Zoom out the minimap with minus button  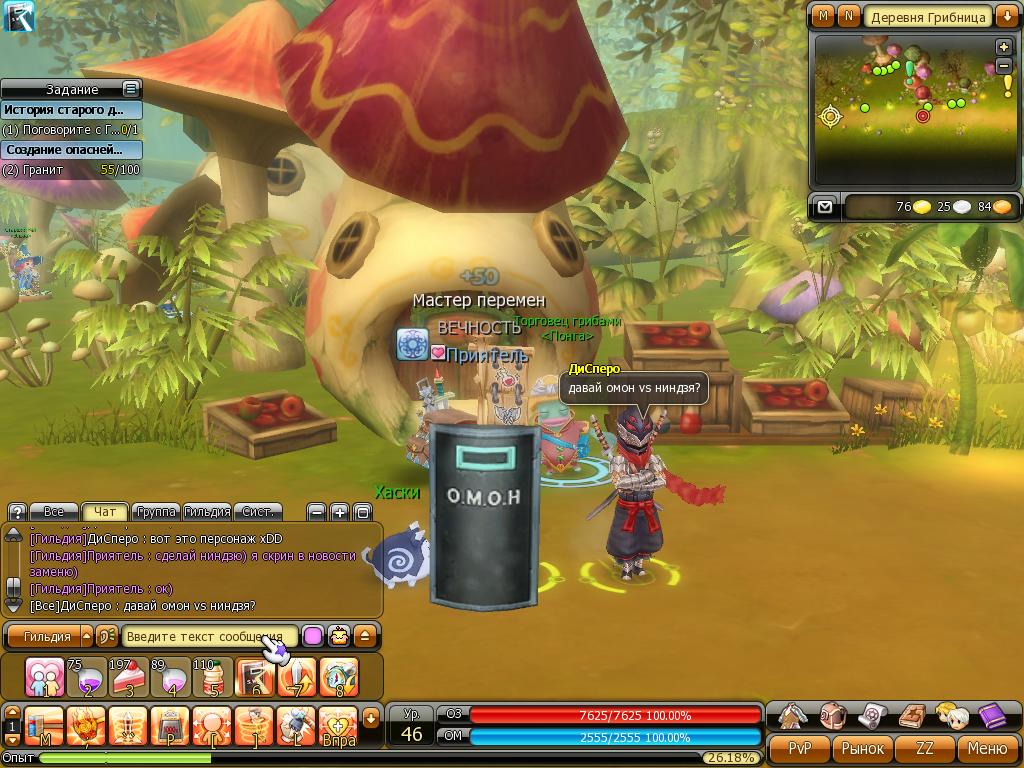pyautogui.click(x=1003, y=66)
